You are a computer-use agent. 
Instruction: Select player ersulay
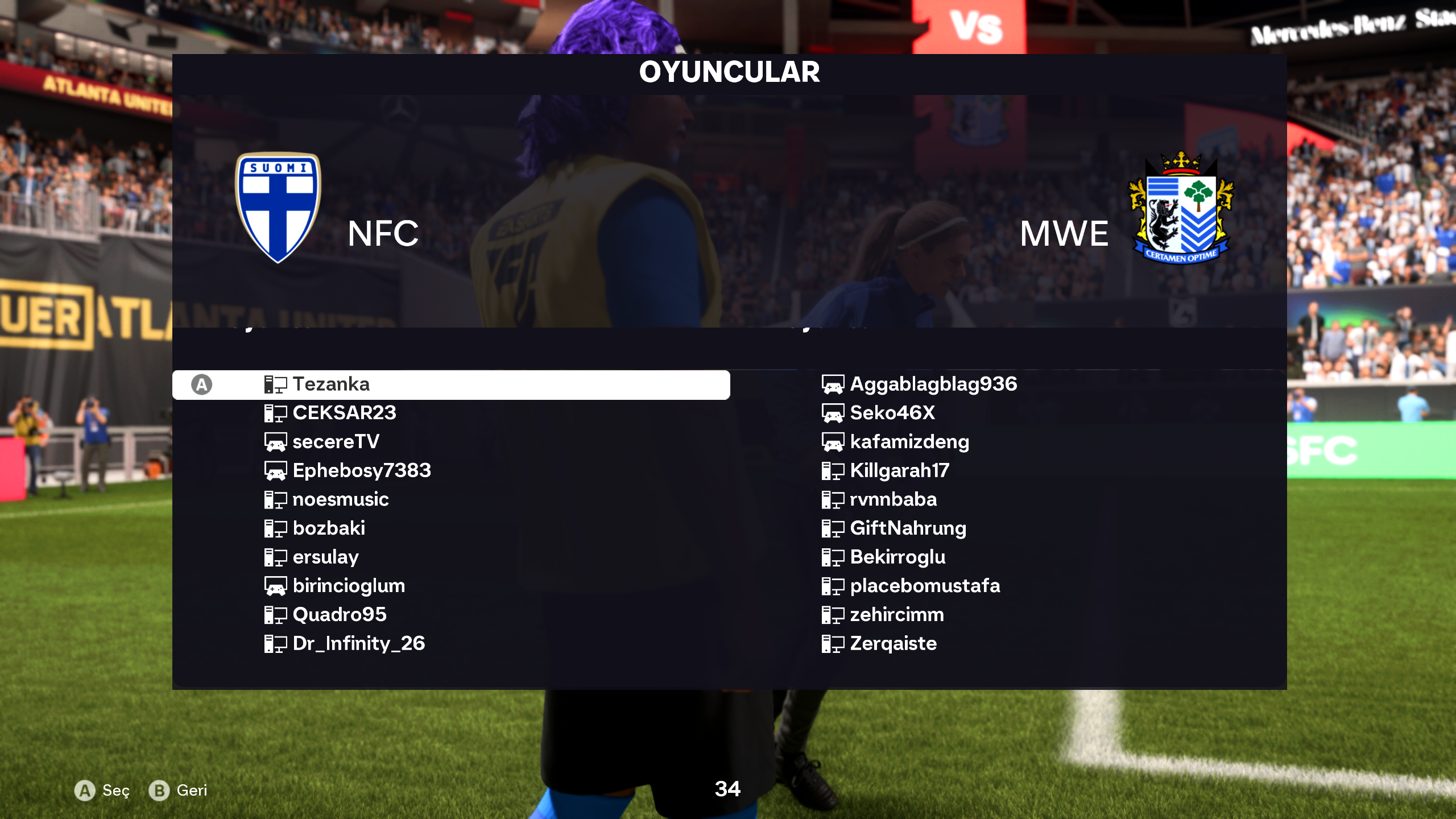pos(325,557)
